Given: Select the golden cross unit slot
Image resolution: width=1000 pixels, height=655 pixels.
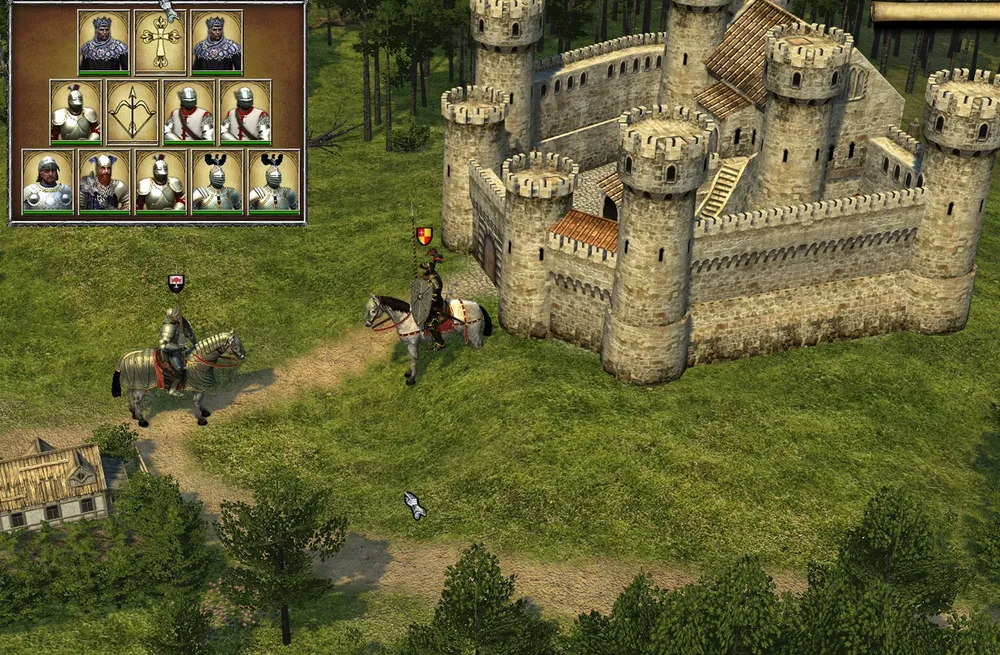Looking at the screenshot, I should coord(160,42).
